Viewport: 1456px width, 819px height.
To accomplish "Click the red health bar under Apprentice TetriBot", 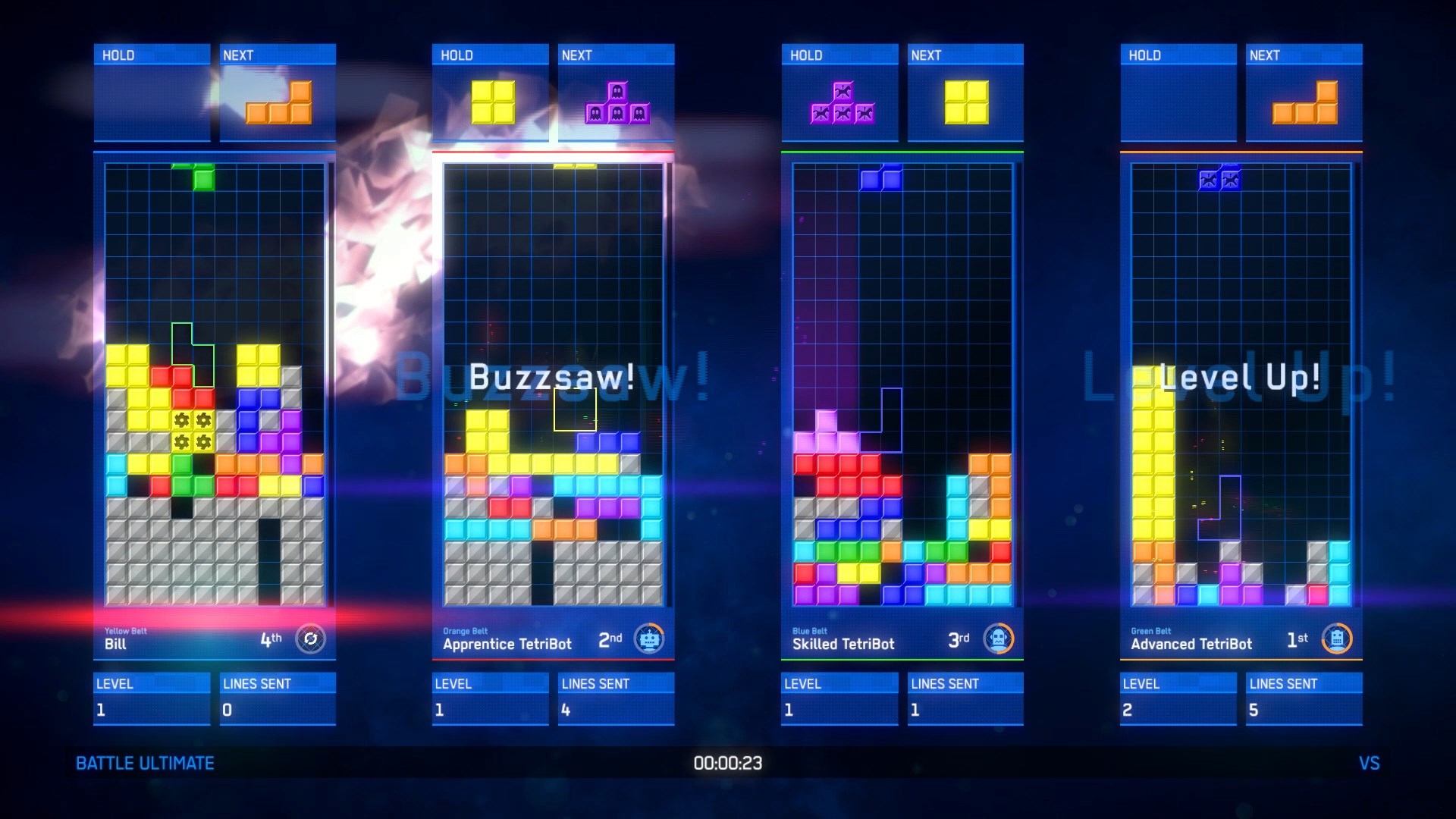I will point(554,661).
